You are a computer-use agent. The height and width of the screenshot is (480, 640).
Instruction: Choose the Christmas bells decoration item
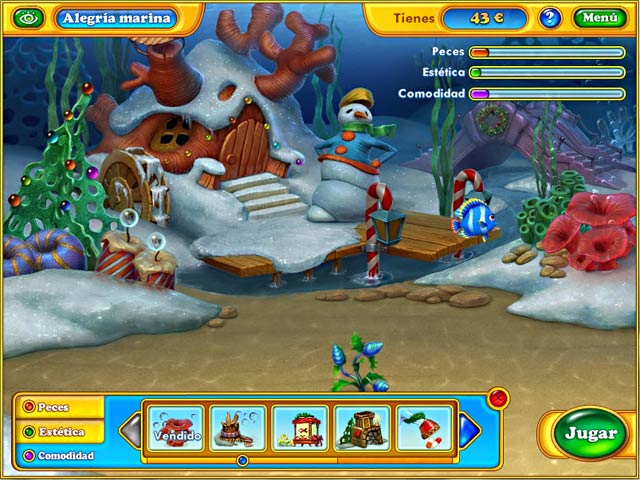(x=424, y=427)
